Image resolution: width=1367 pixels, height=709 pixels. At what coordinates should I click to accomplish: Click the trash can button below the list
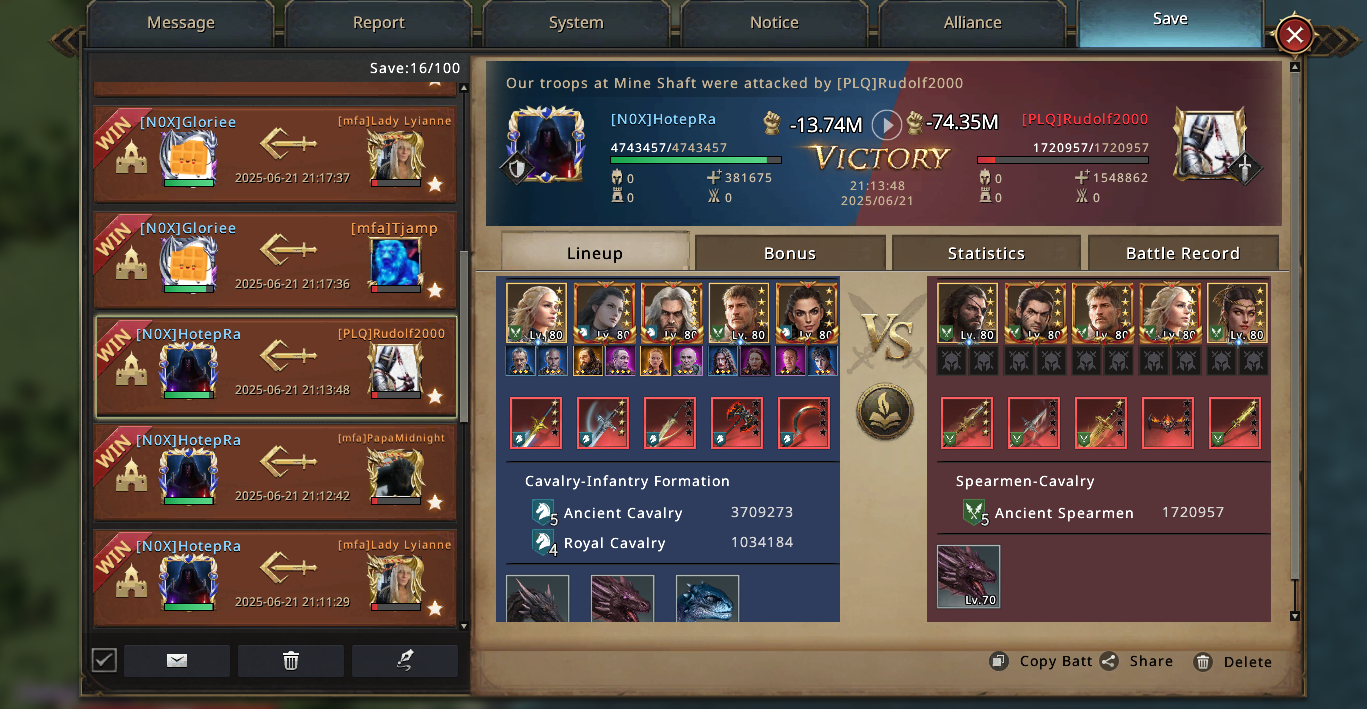point(291,660)
